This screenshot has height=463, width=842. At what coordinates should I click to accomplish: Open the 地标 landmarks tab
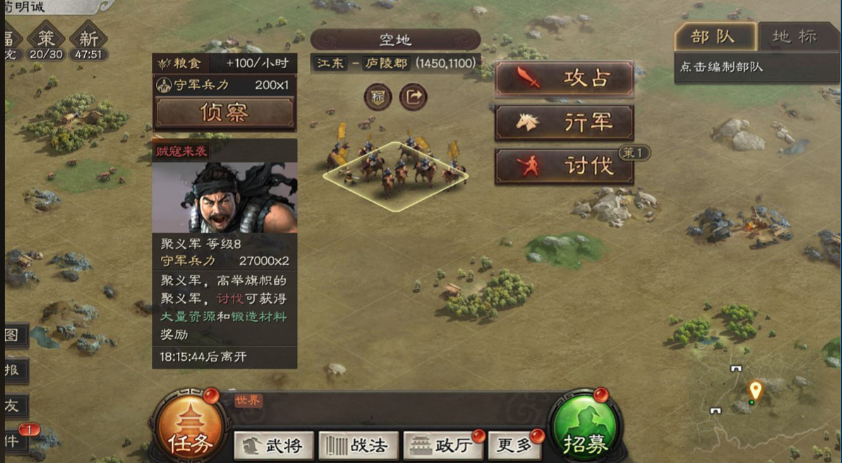tap(796, 37)
